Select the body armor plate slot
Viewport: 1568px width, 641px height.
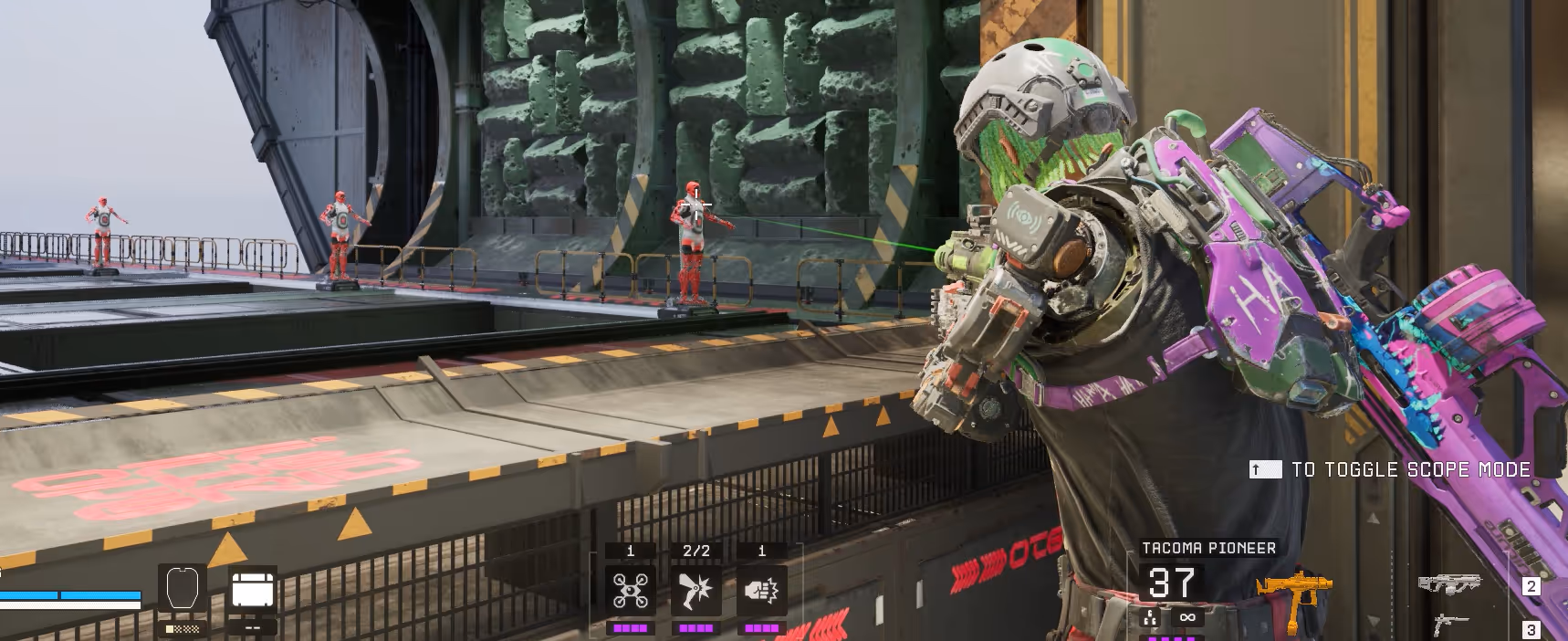(x=182, y=589)
